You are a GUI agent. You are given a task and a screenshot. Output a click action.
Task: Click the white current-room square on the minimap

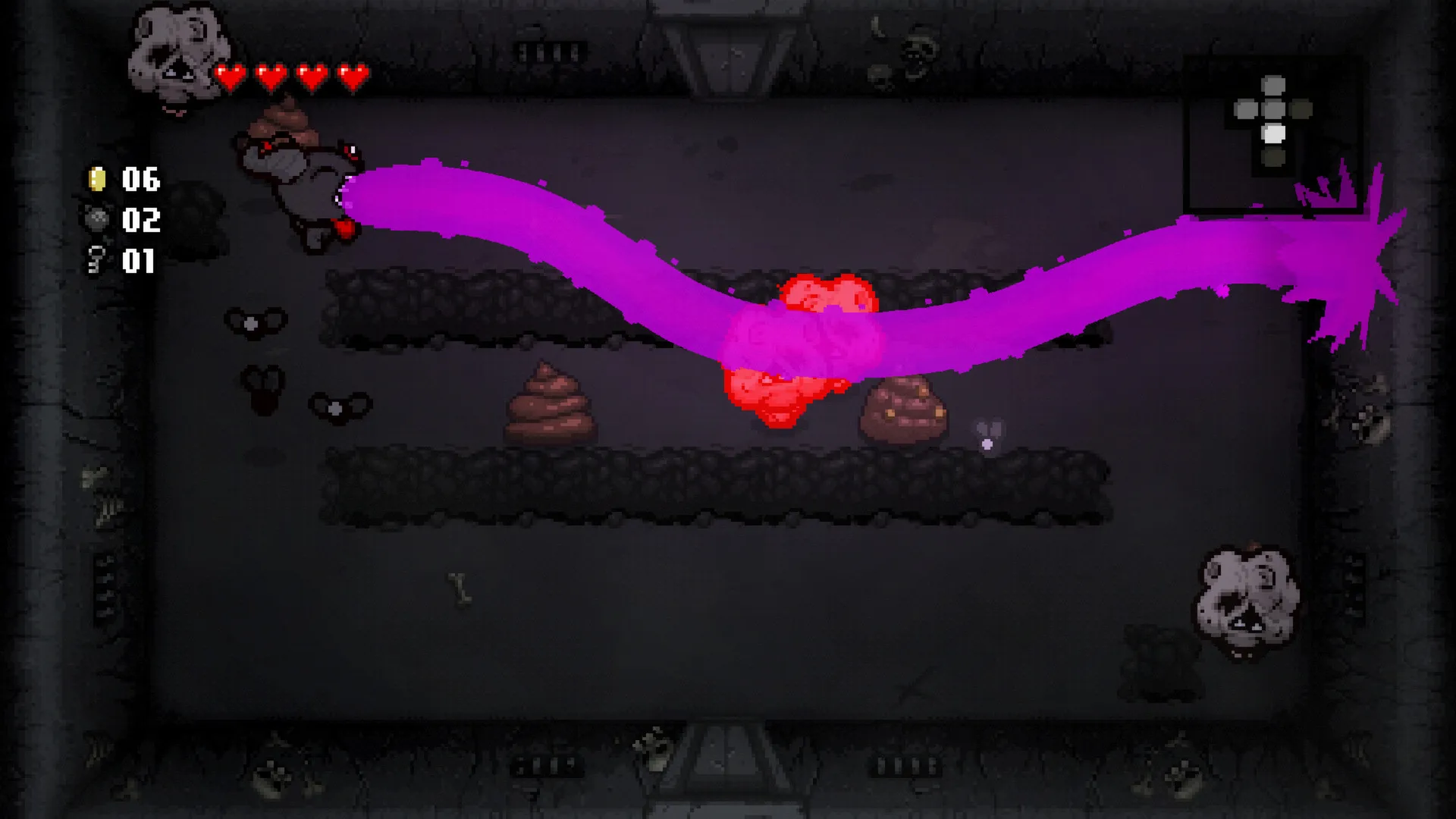[x=1275, y=133]
